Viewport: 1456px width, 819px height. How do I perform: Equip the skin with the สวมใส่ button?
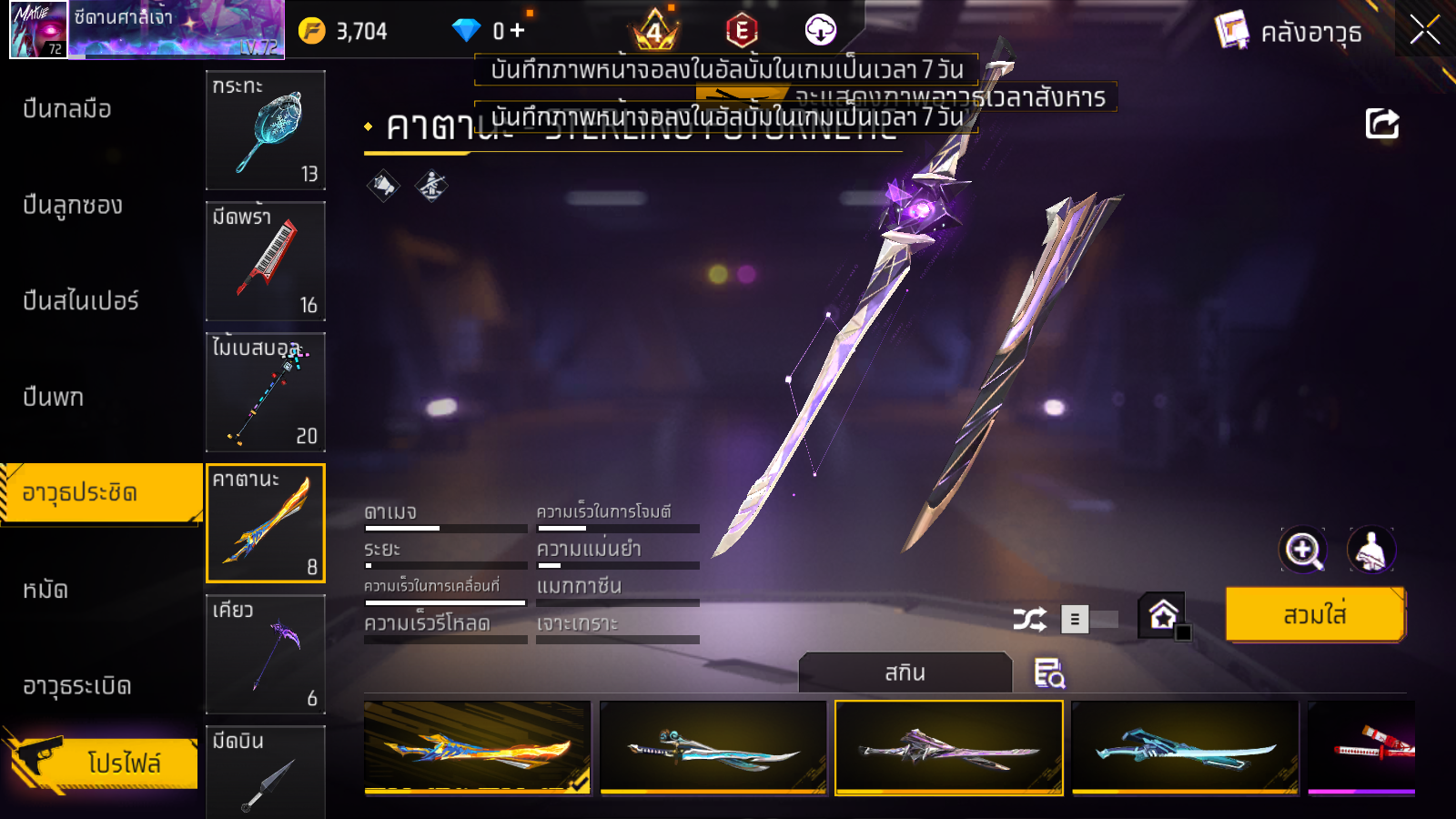(1315, 615)
